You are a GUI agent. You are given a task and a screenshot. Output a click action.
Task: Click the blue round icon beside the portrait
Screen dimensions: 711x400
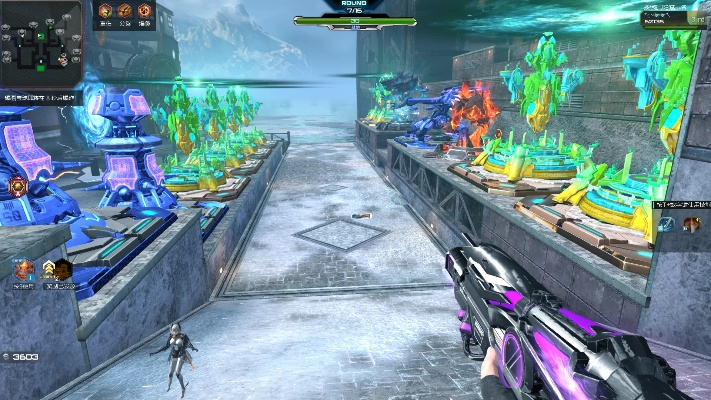[x=668, y=224]
